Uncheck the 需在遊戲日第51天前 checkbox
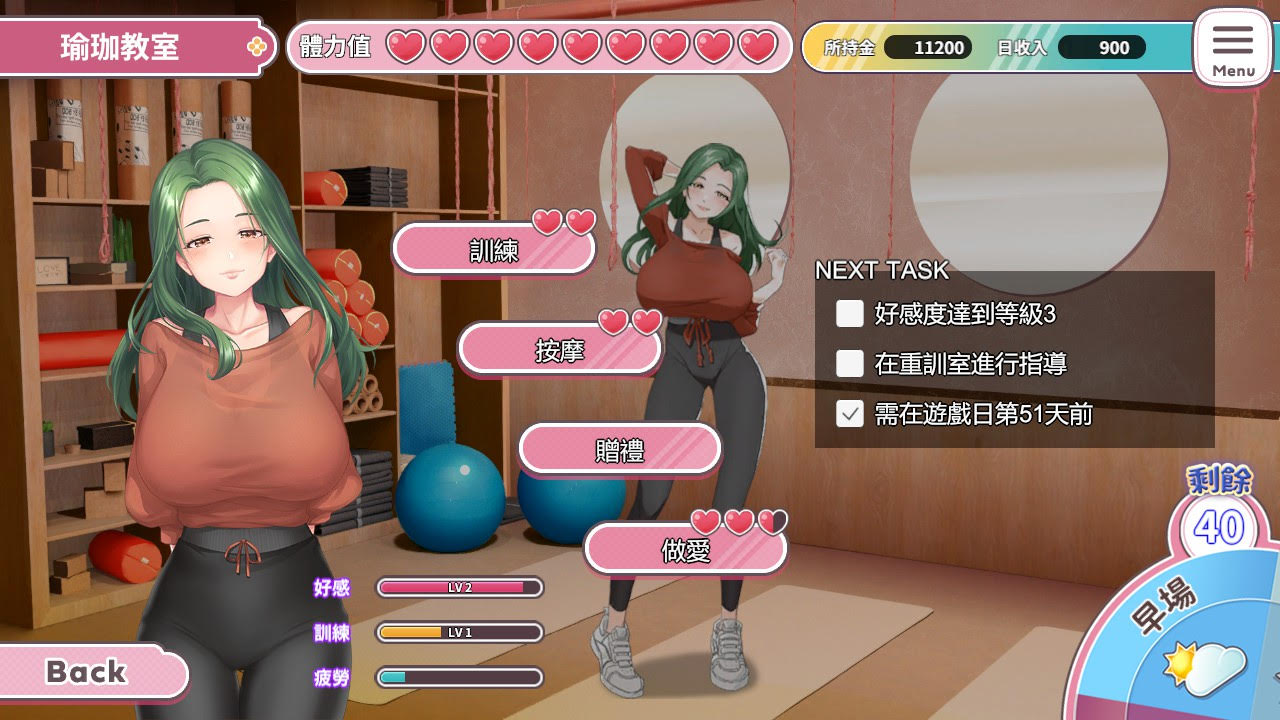 (849, 414)
